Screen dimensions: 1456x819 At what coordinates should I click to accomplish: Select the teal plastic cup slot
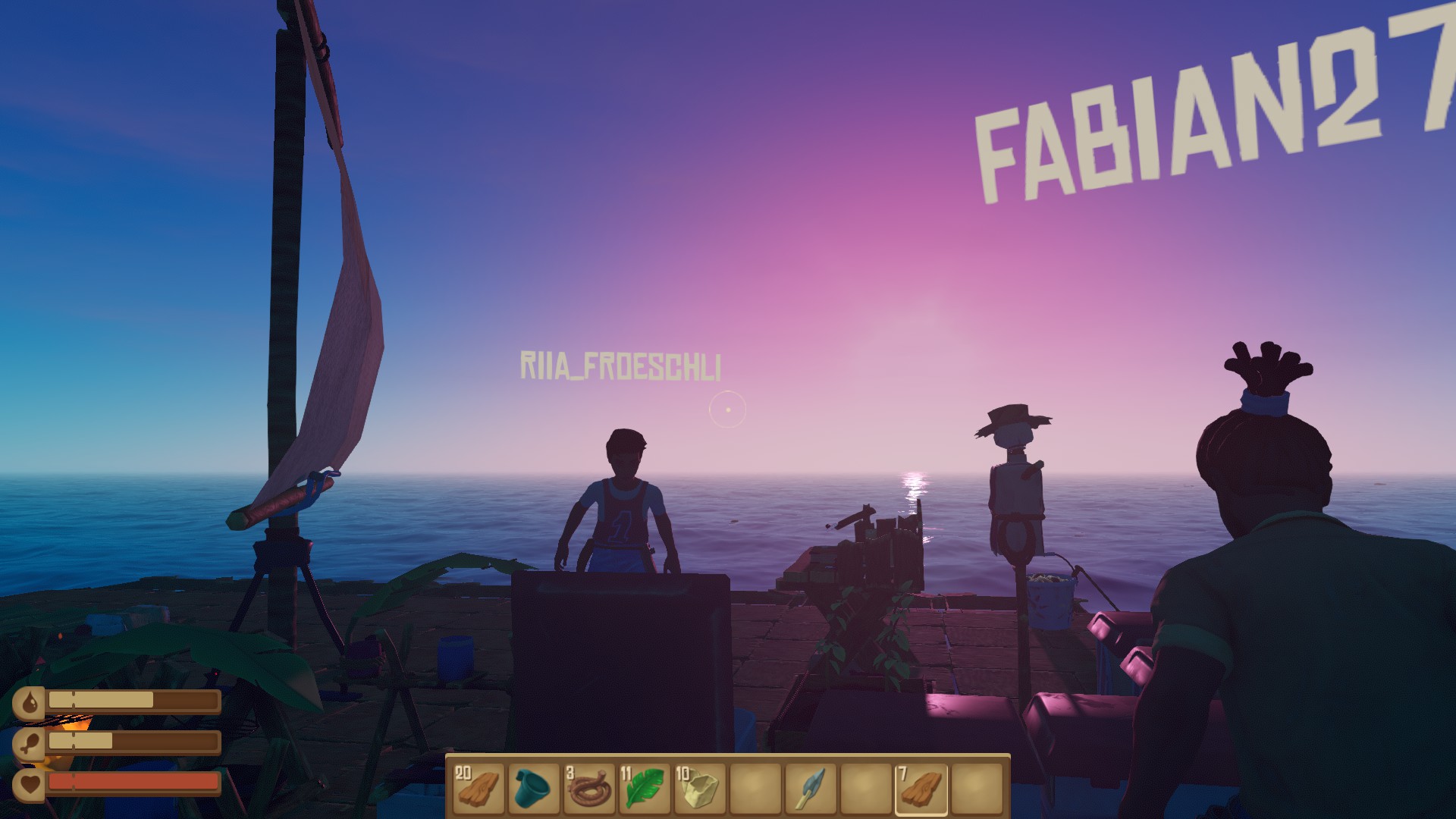point(533,788)
